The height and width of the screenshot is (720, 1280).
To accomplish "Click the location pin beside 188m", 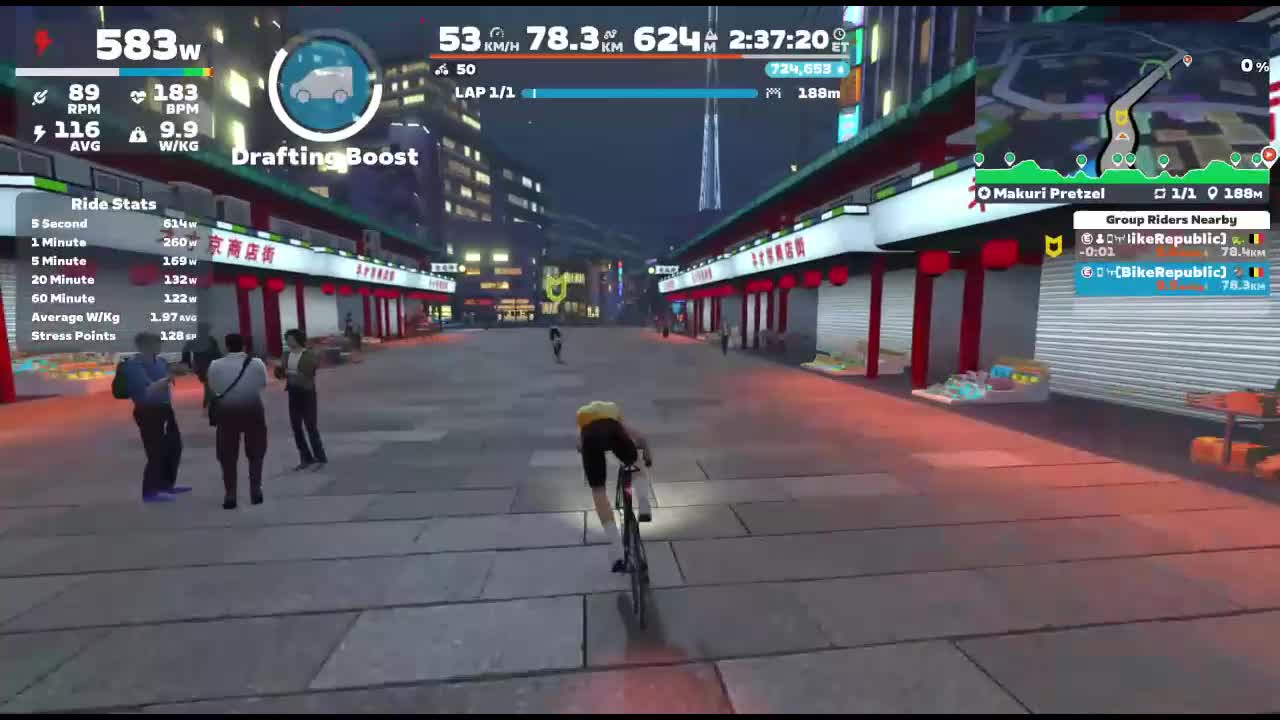I will click(x=1213, y=193).
